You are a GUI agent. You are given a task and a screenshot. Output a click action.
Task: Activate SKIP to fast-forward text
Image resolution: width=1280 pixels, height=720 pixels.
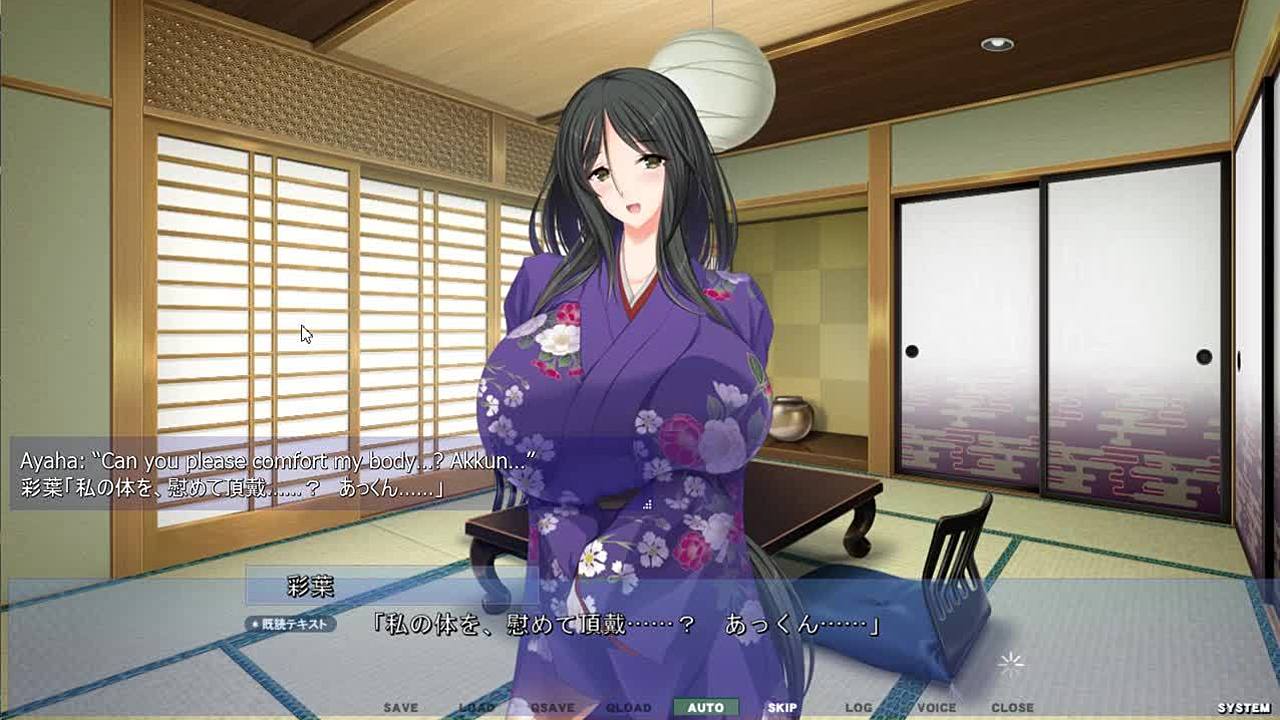tap(782, 708)
